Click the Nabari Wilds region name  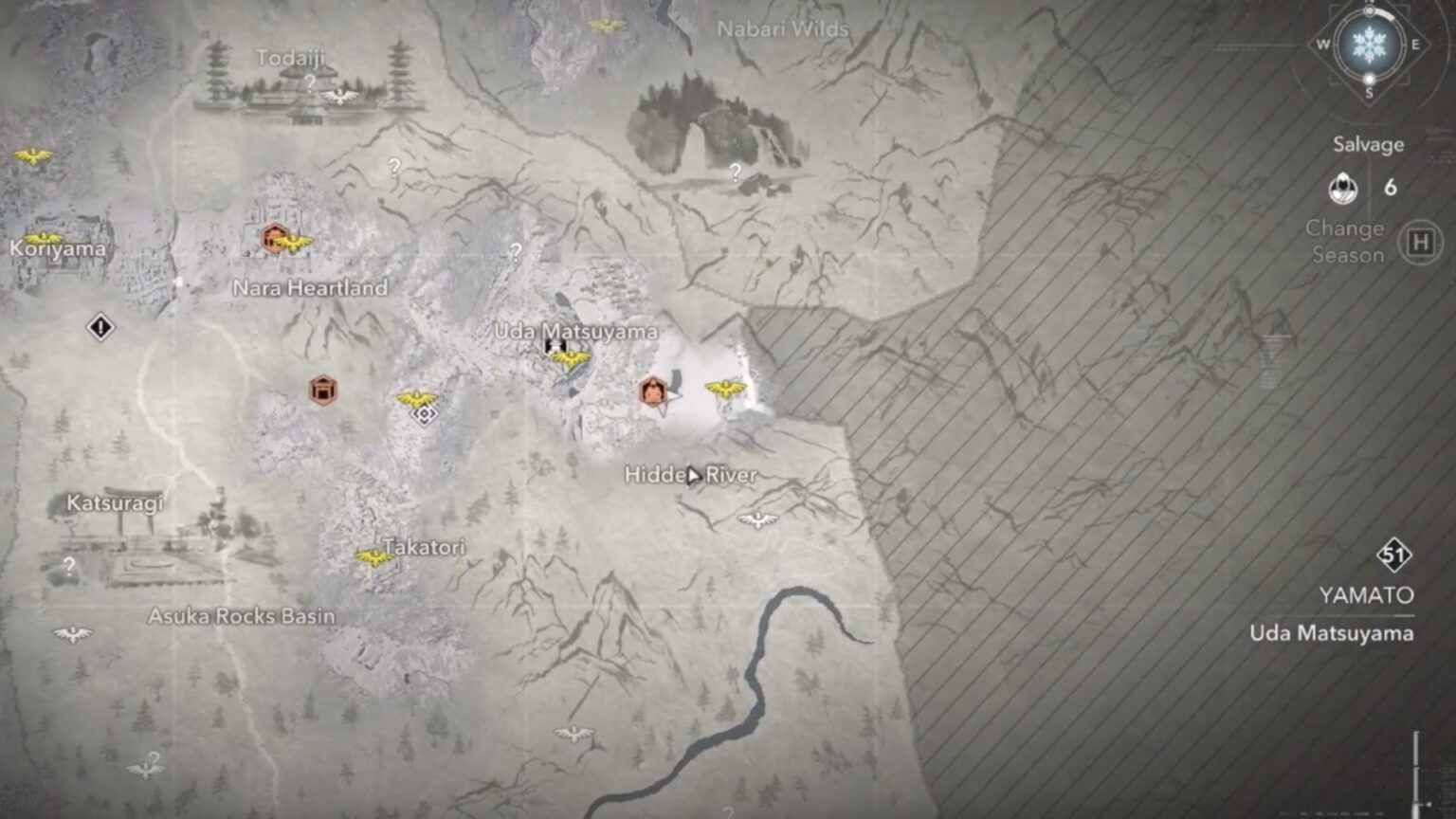point(781,29)
